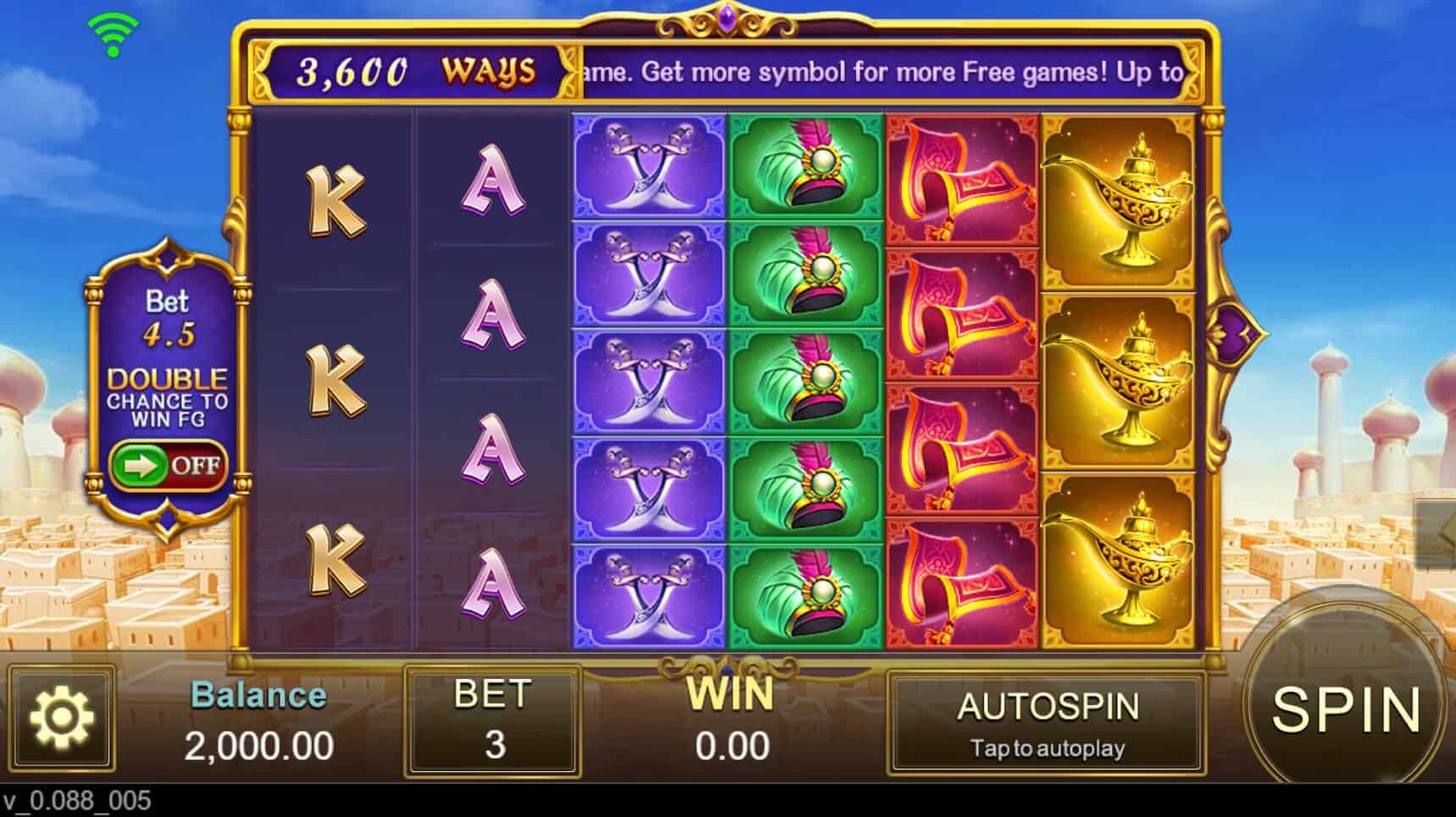Open the Bet 4.5 side panel
This screenshot has width=1456, height=817.
(x=170, y=317)
